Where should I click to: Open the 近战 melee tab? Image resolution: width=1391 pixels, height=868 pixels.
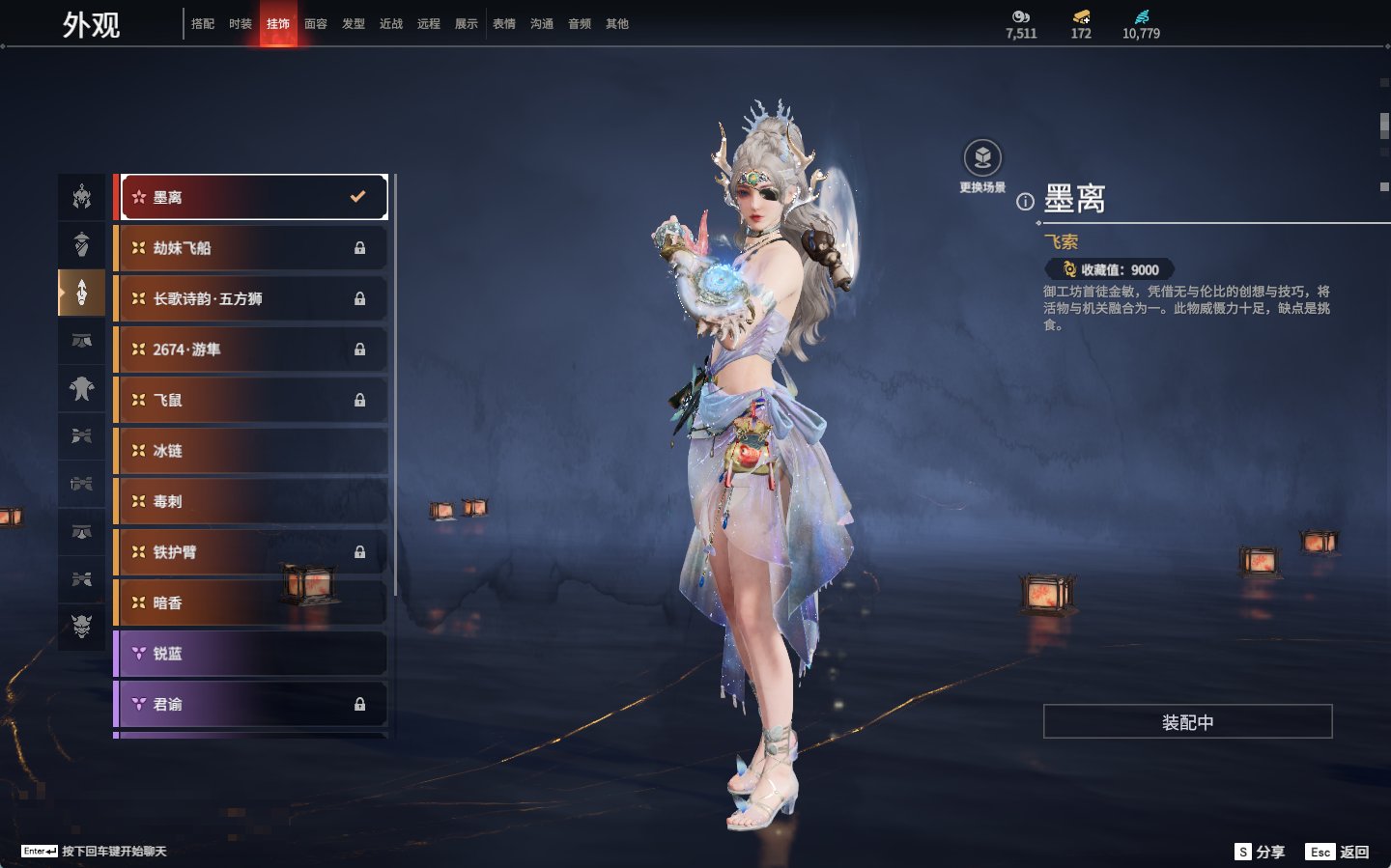point(391,24)
